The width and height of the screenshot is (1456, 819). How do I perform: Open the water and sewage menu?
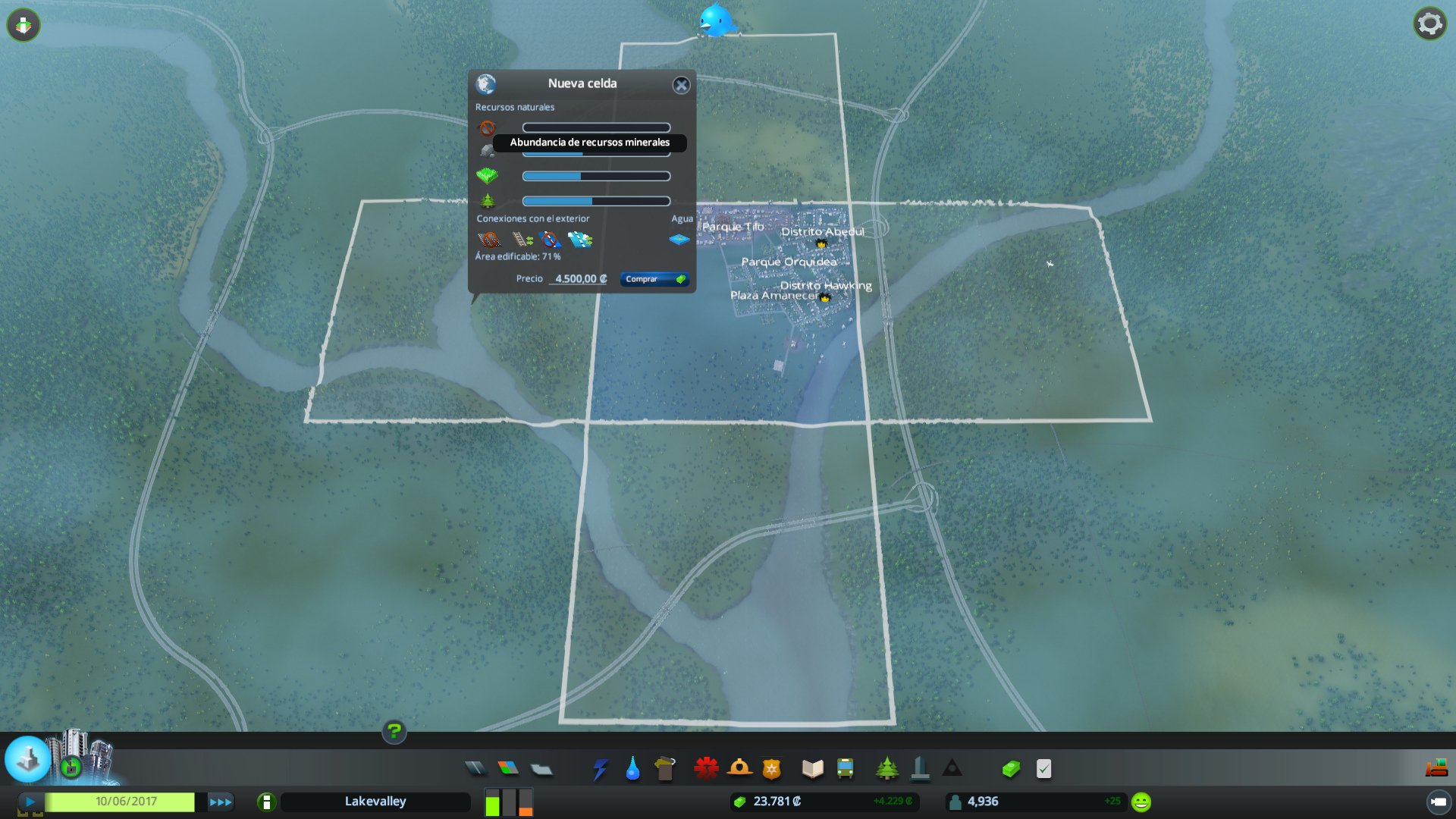[632, 768]
